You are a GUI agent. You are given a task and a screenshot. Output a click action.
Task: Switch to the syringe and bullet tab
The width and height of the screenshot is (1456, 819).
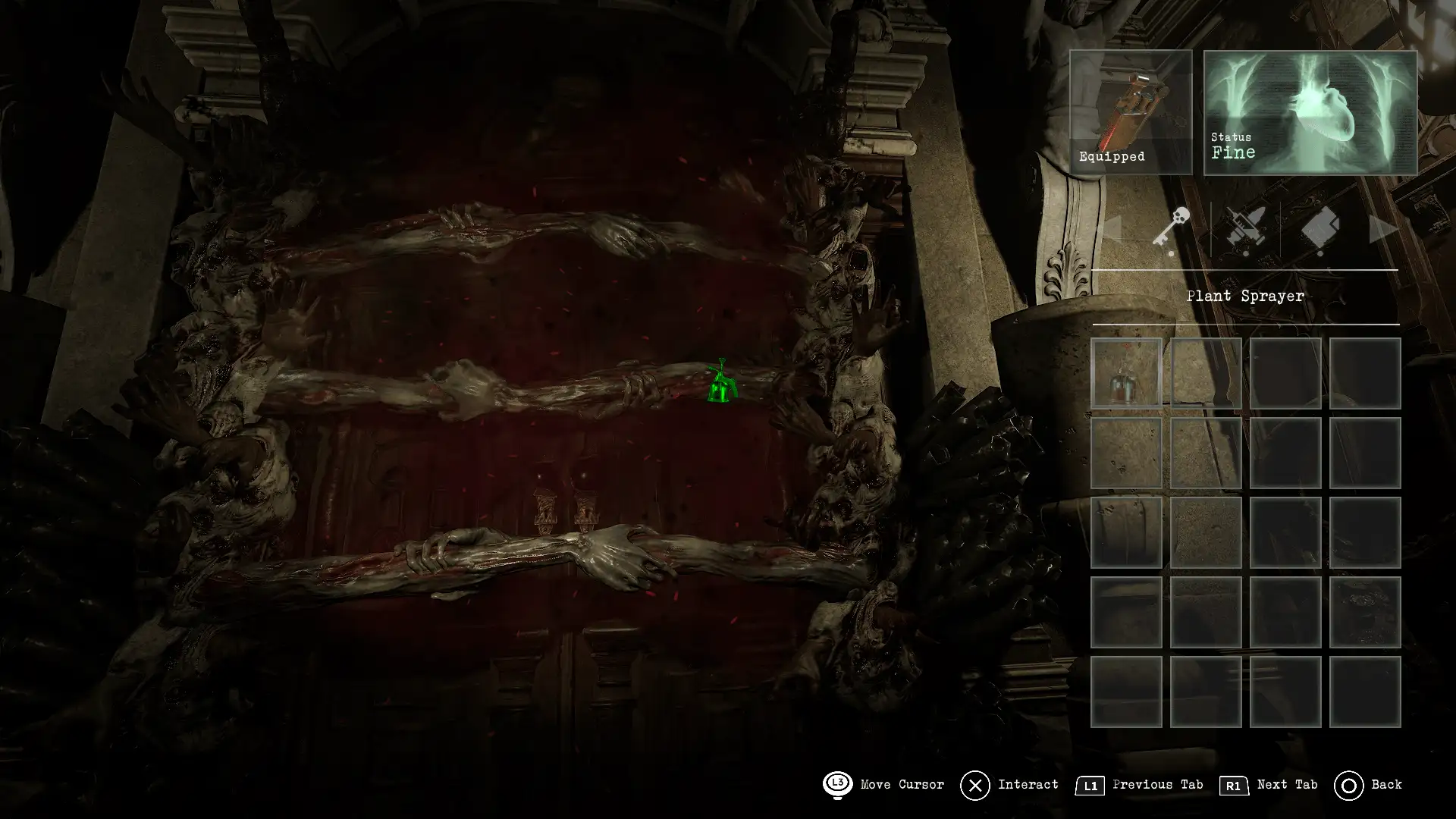pyautogui.click(x=1245, y=228)
